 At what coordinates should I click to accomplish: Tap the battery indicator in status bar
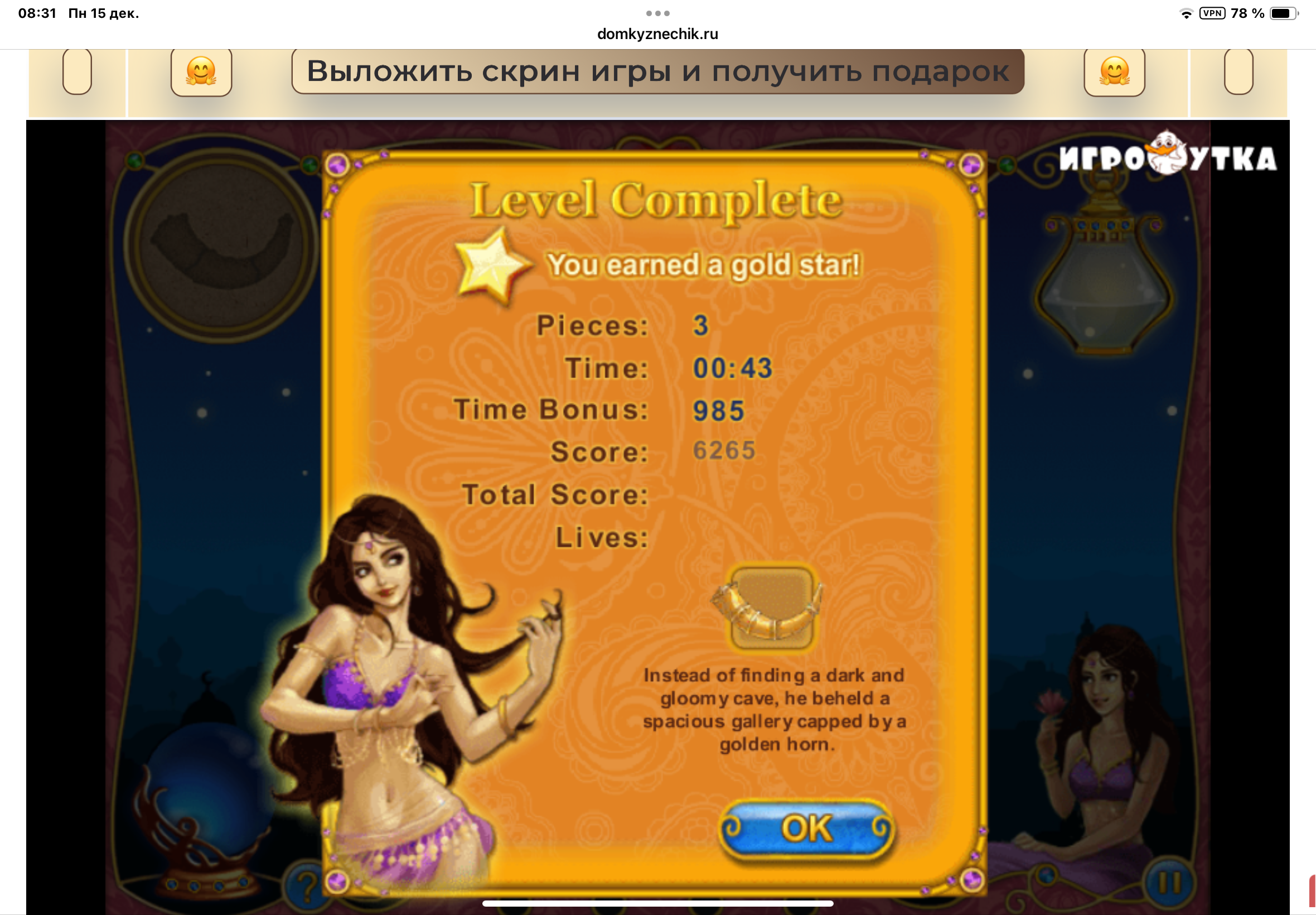[1287, 13]
